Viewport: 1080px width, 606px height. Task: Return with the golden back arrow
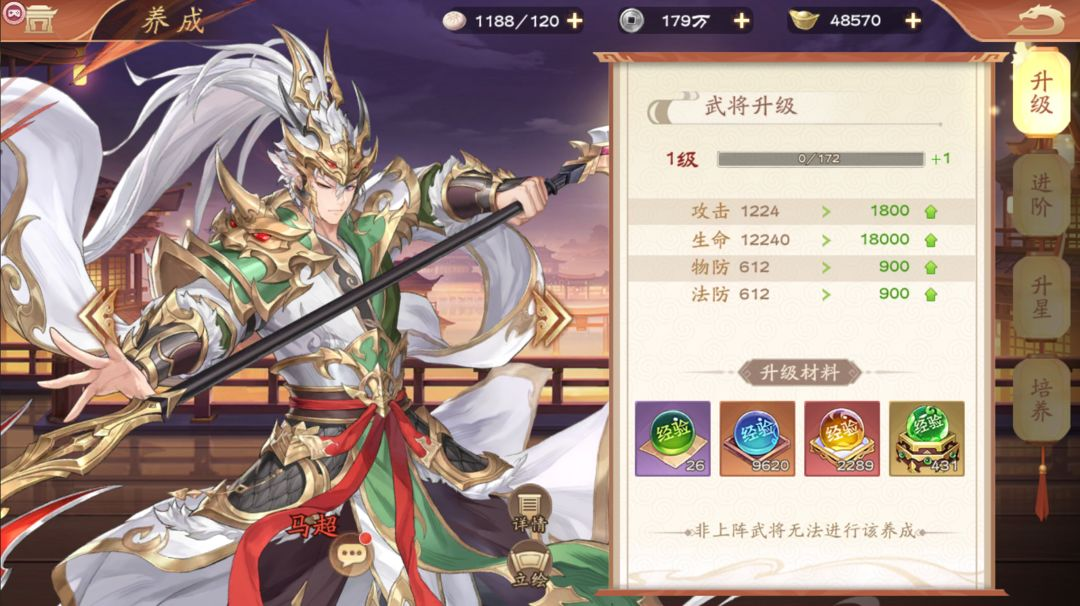(x=1041, y=19)
